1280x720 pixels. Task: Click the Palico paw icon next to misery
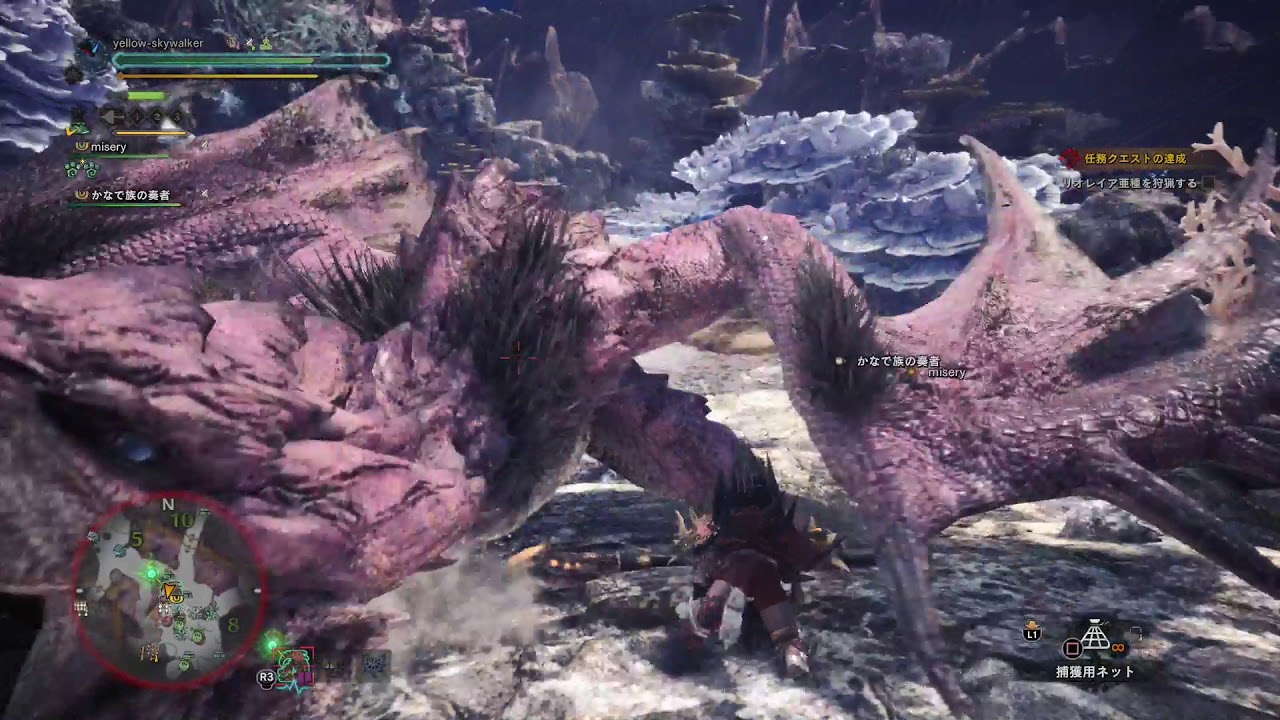pyautogui.click(x=81, y=146)
